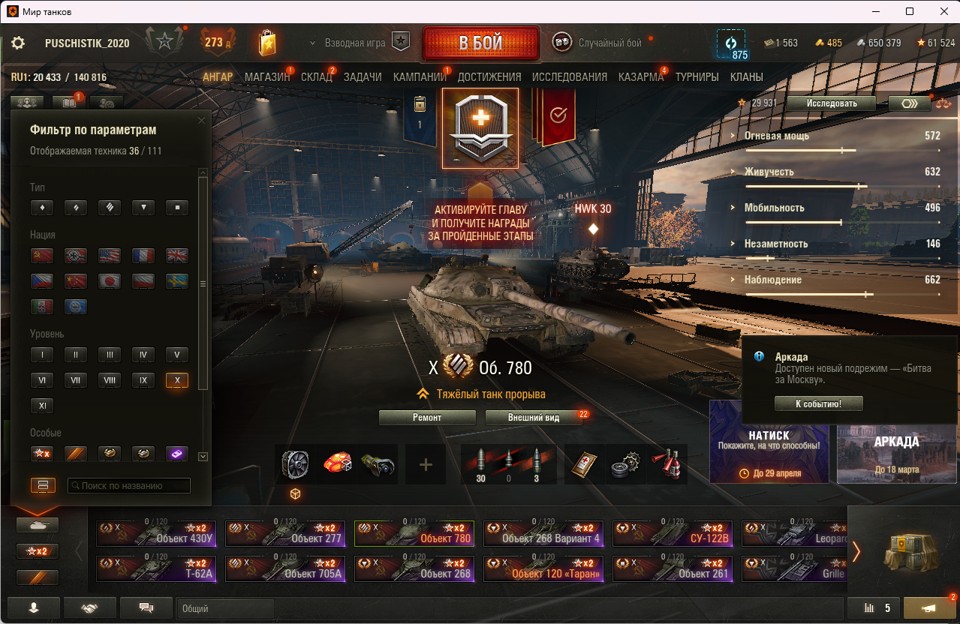960x624 pixels.
Task: Open Внешний вид customization
Action: coord(533,417)
